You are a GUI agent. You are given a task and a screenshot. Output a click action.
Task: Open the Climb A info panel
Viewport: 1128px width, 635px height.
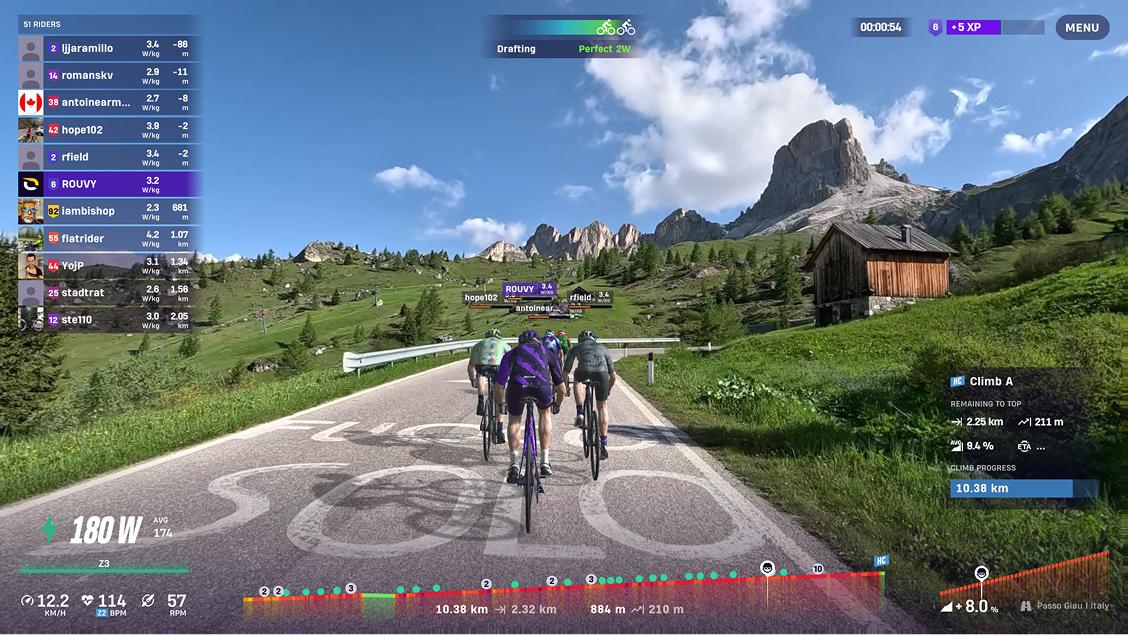point(1020,435)
